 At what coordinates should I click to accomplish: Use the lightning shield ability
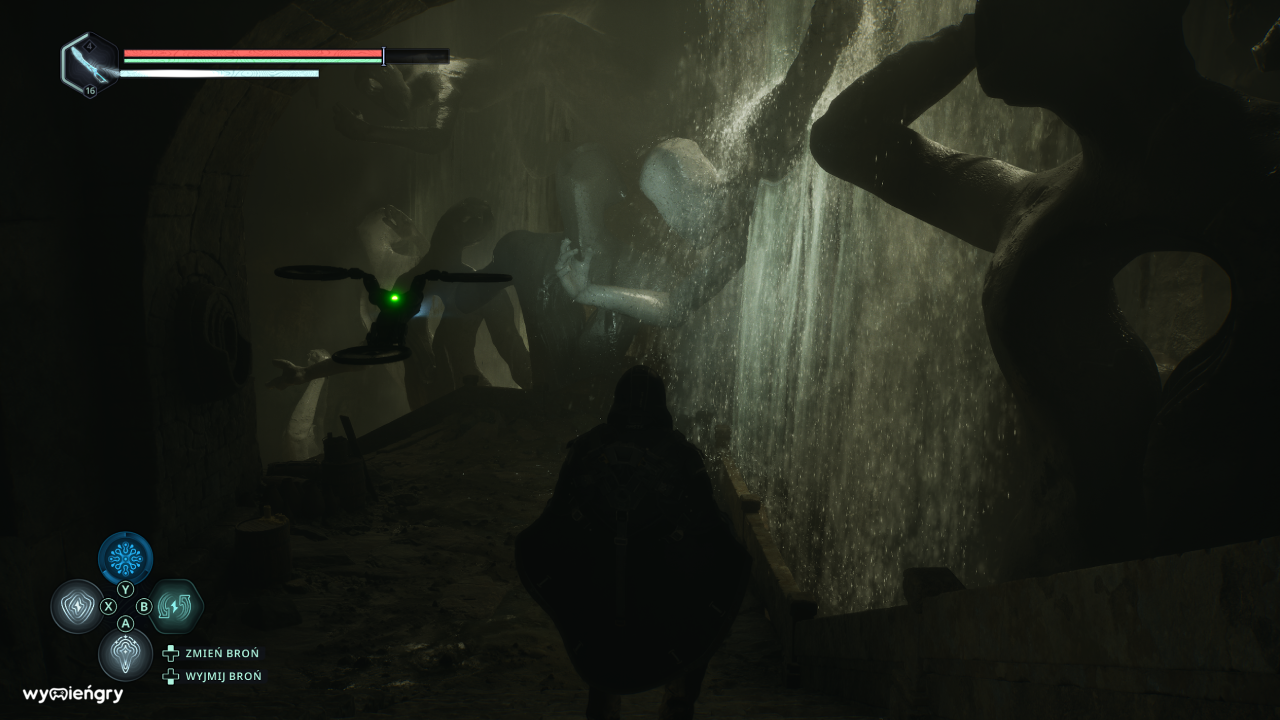pyautogui.click(x=77, y=607)
